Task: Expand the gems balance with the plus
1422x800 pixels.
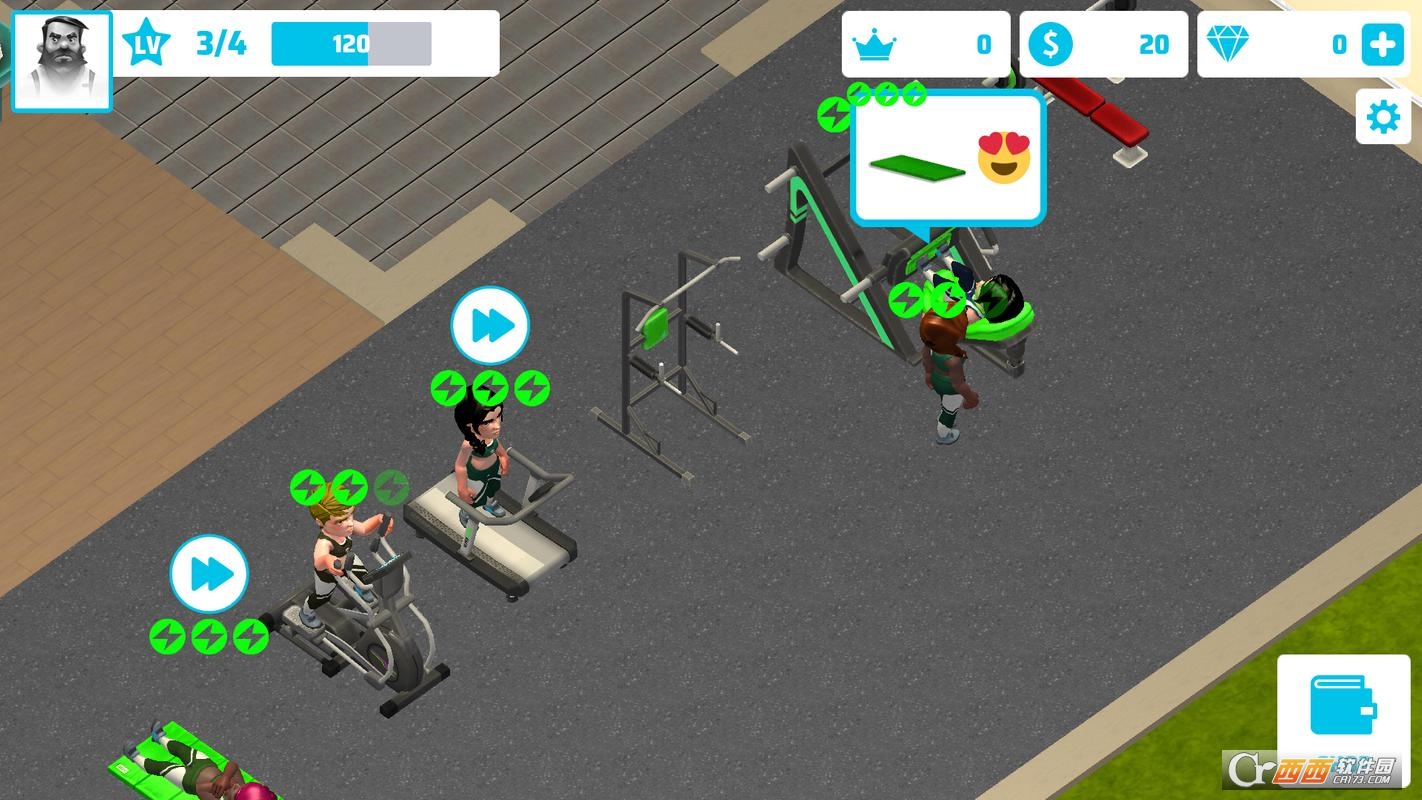Action: tap(1383, 43)
